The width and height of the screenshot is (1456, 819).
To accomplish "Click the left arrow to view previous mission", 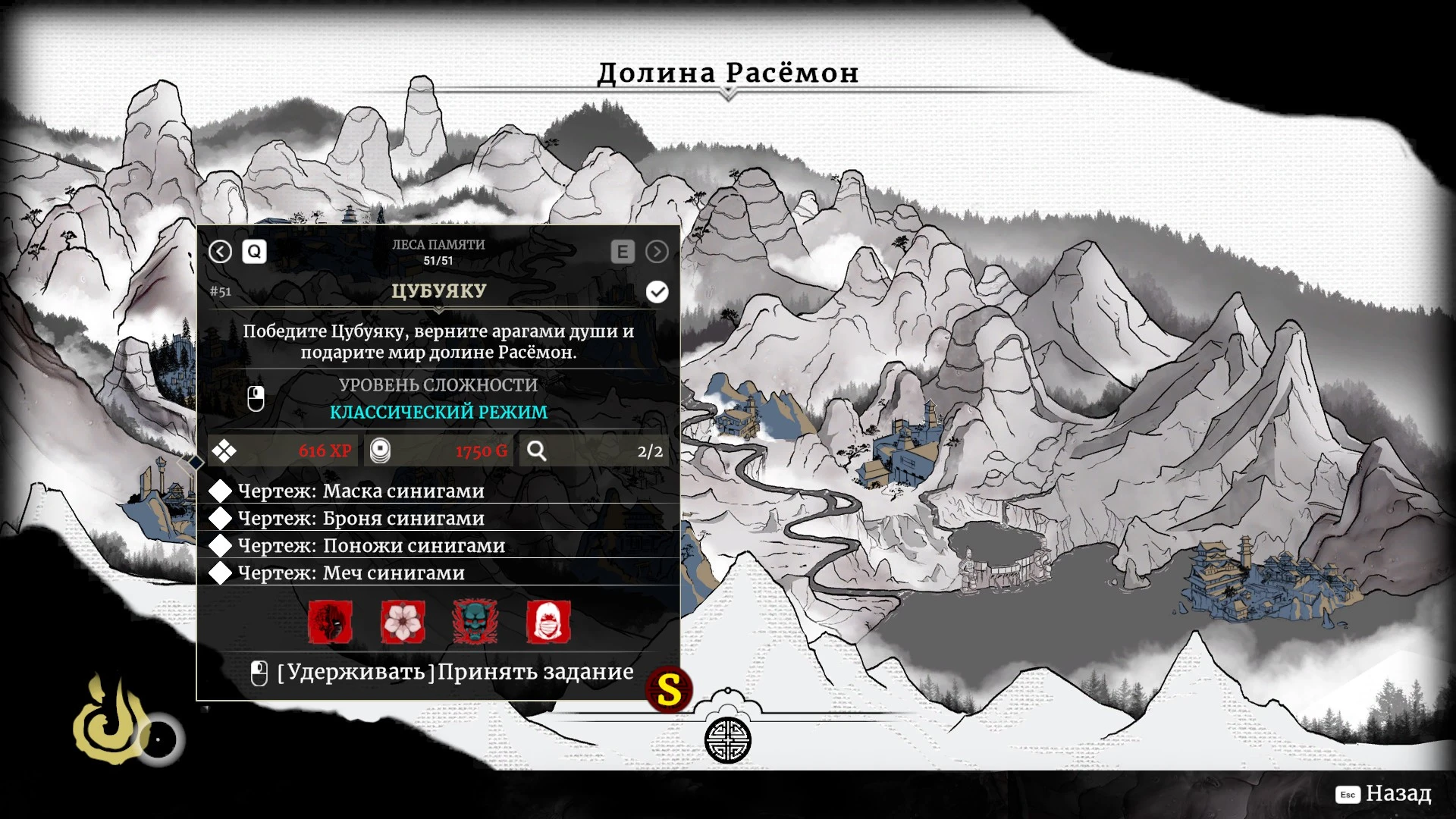I will tap(220, 253).
